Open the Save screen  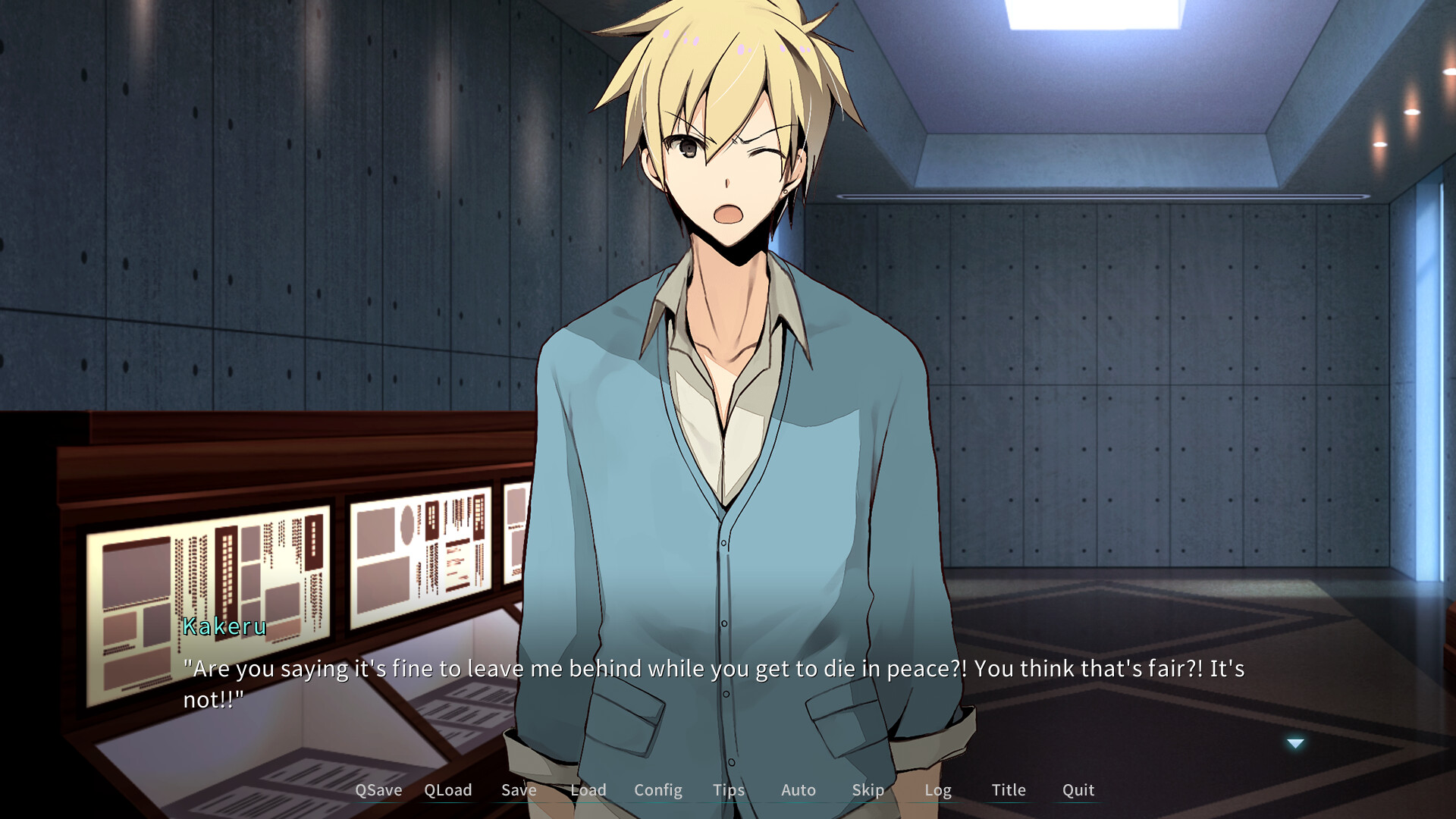tap(519, 790)
